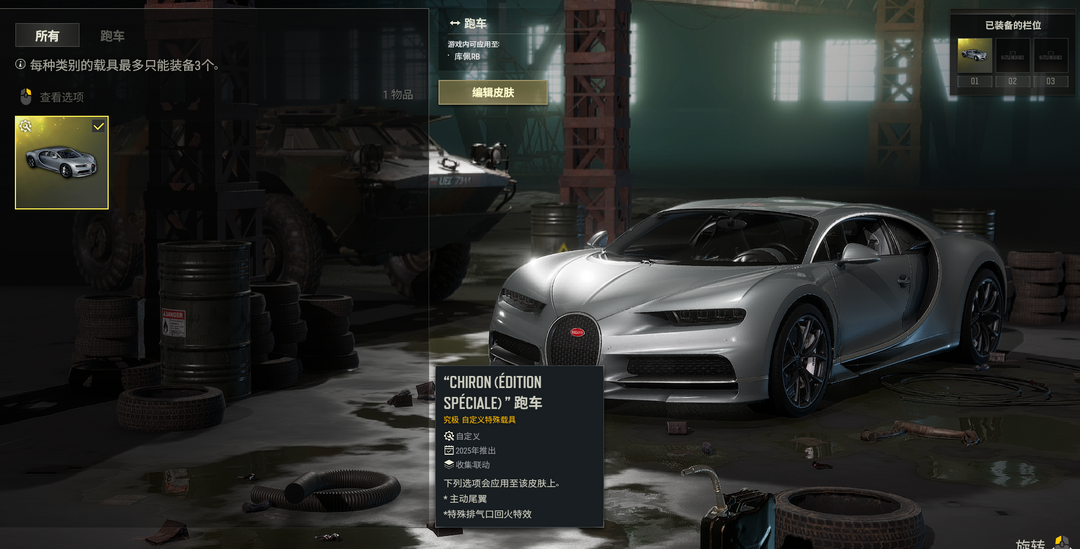Select empty equipped slot 03
Screen dimensions: 1080x549
1050,56
